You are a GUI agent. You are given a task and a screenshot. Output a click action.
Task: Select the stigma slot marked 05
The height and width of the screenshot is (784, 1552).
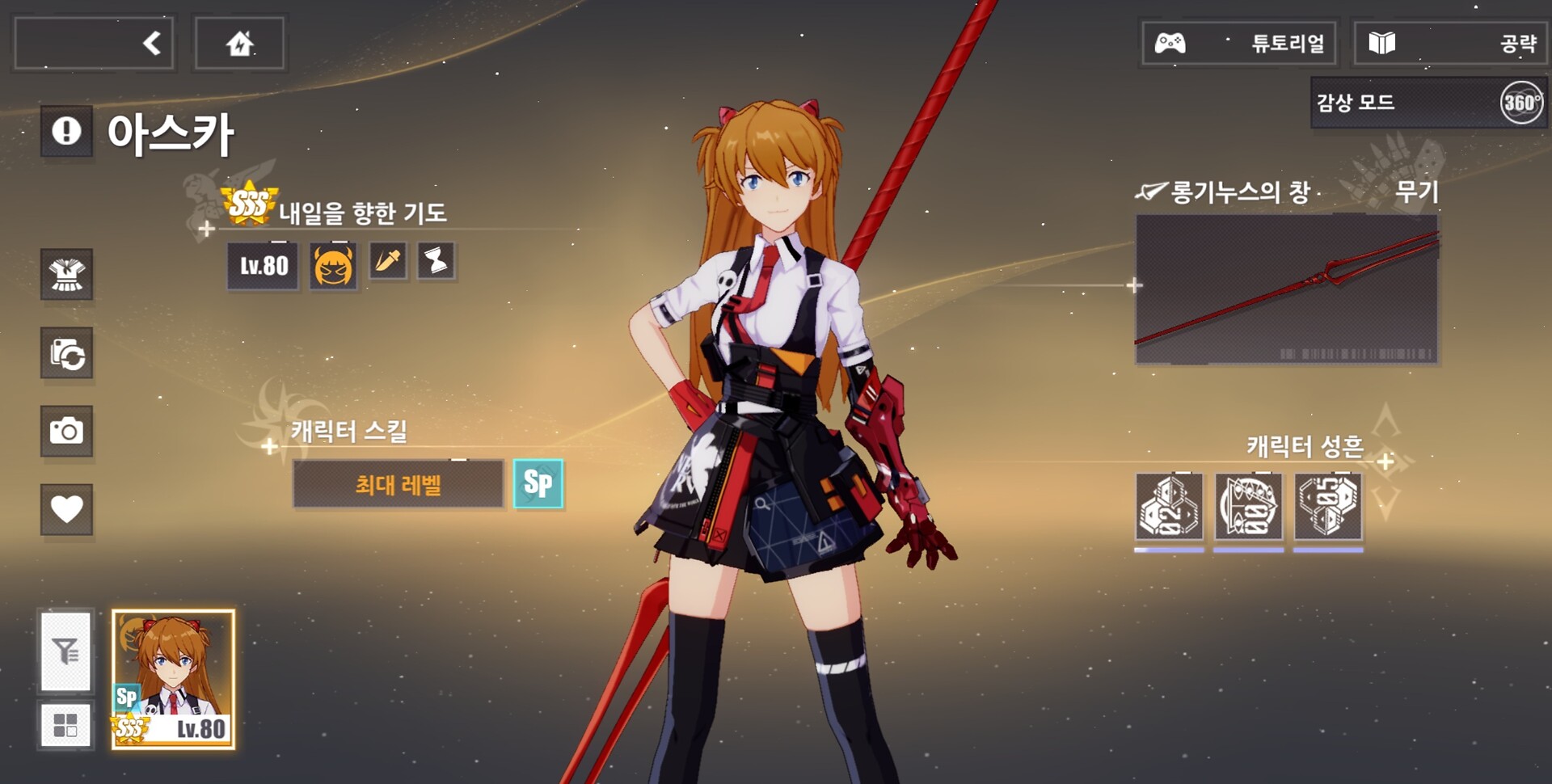[1328, 507]
